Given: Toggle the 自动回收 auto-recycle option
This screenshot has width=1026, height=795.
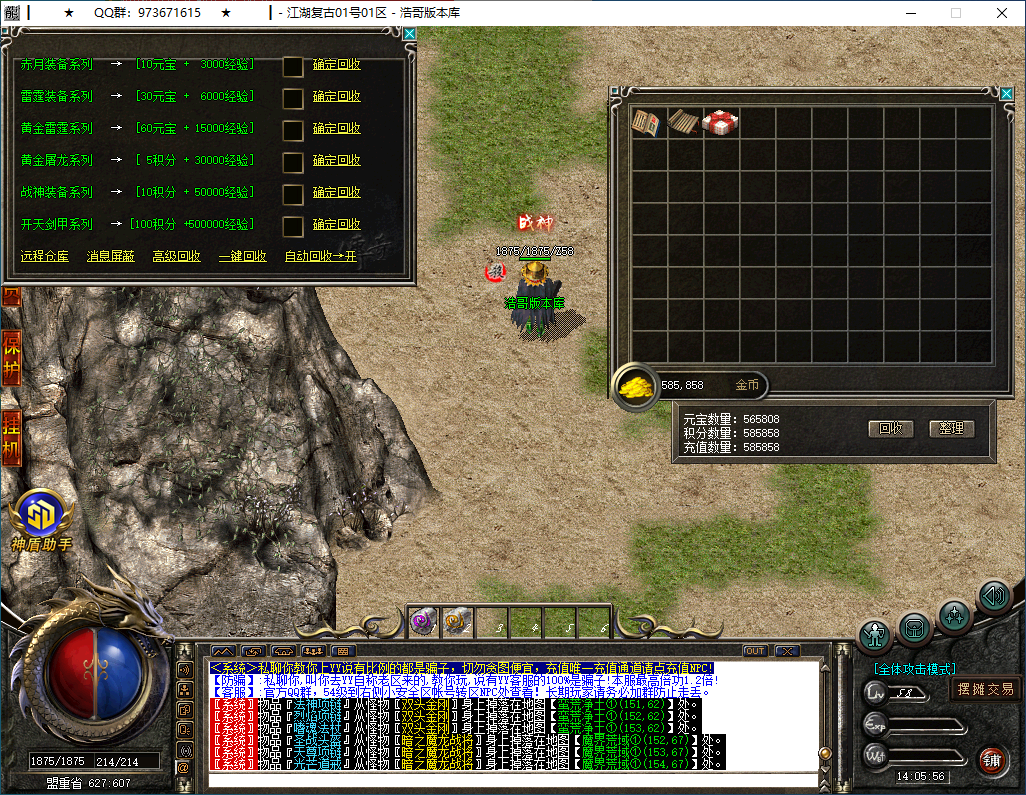Looking at the screenshot, I should click(x=320, y=256).
